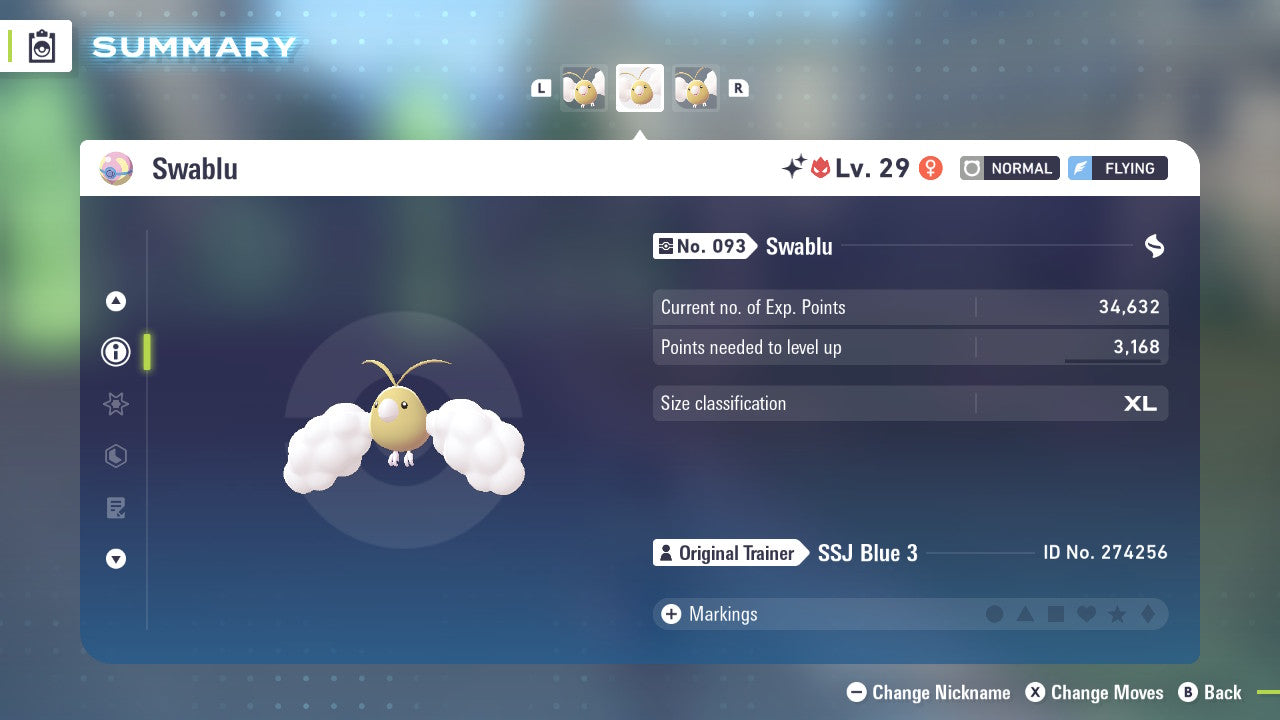Click the down arrow below the sidebar

115,559
